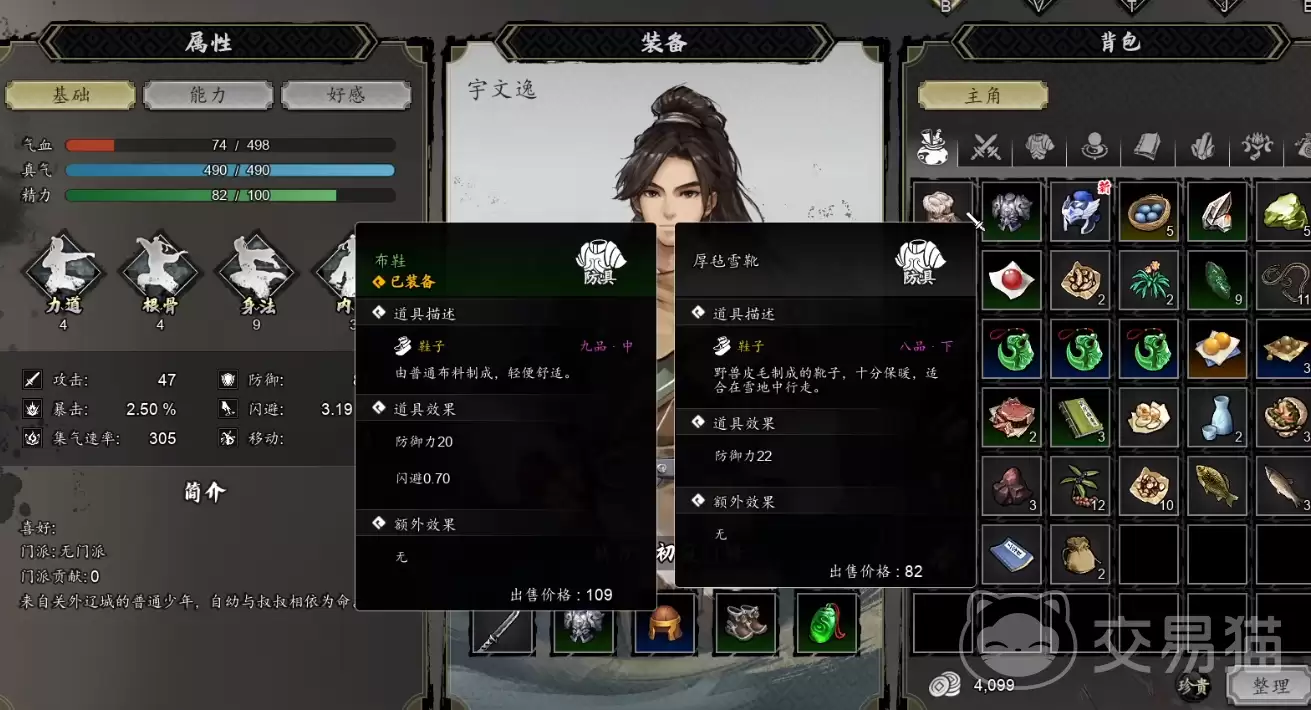Choose the green book item slot
The image size is (1311, 710).
pyautogui.click(x=1080, y=418)
